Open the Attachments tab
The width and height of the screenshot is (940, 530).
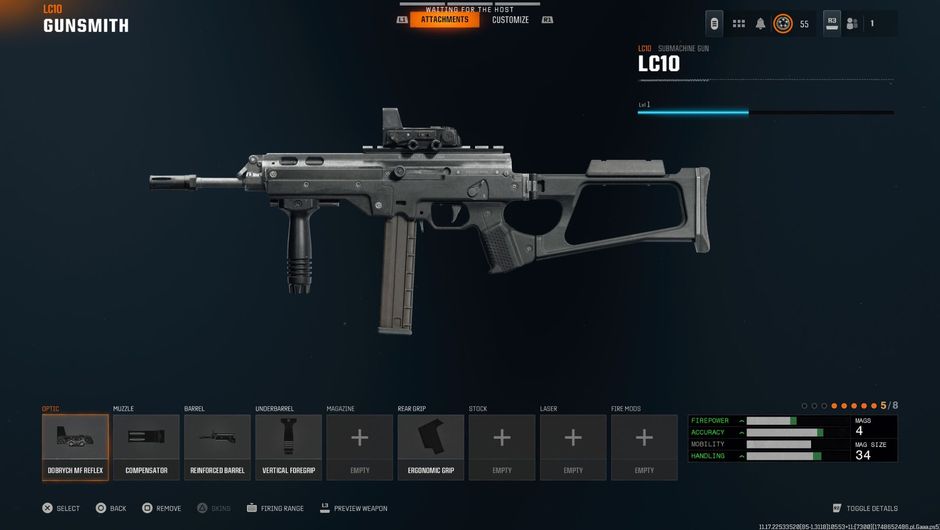pyautogui.click(x=444, y=20)
